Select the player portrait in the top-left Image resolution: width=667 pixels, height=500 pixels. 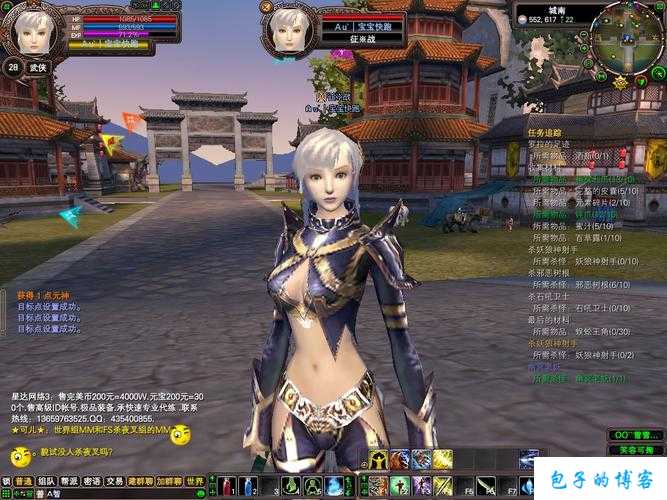pos(32,30)
